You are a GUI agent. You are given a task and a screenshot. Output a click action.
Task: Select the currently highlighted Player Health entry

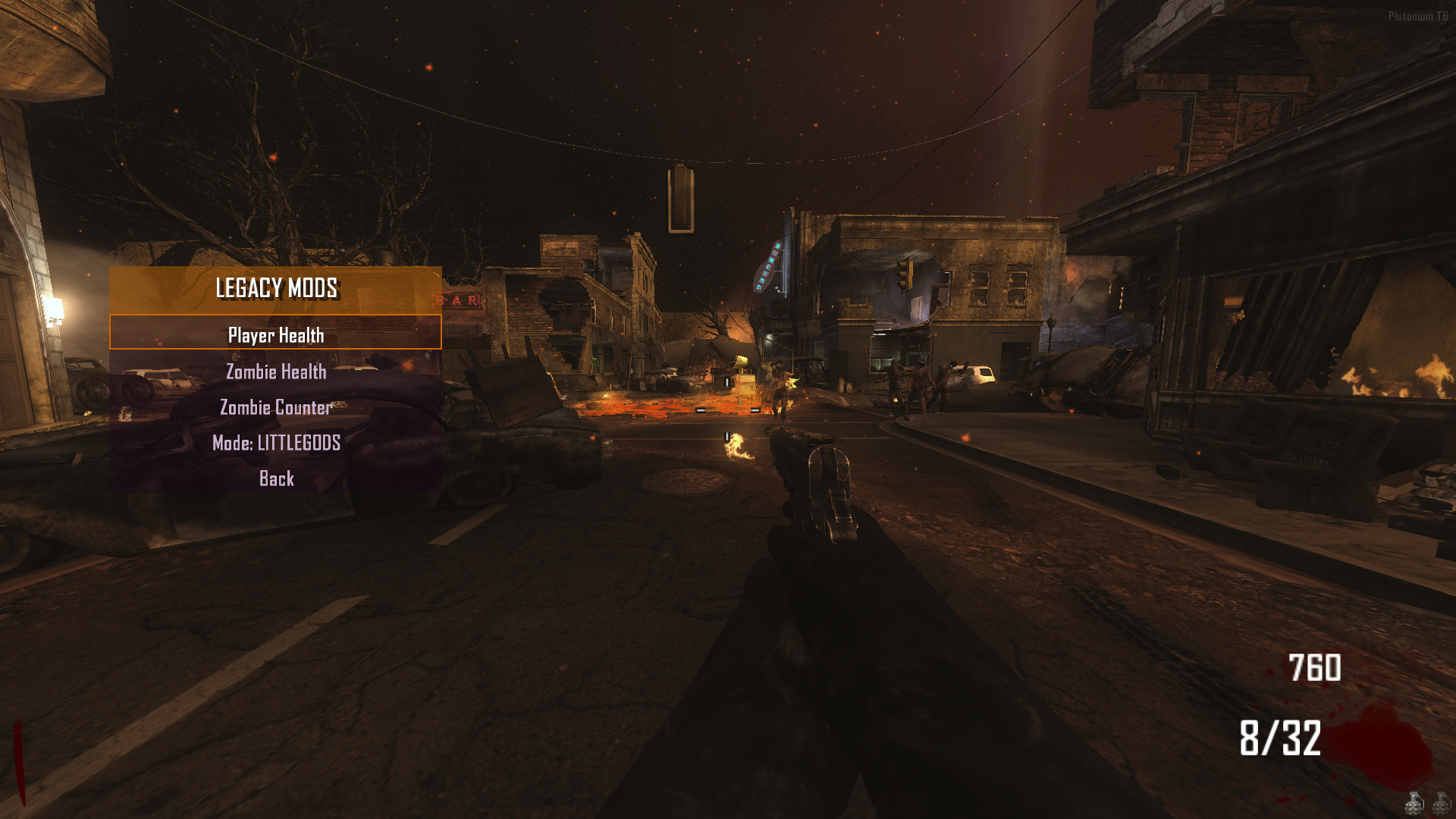coord(276,334)
